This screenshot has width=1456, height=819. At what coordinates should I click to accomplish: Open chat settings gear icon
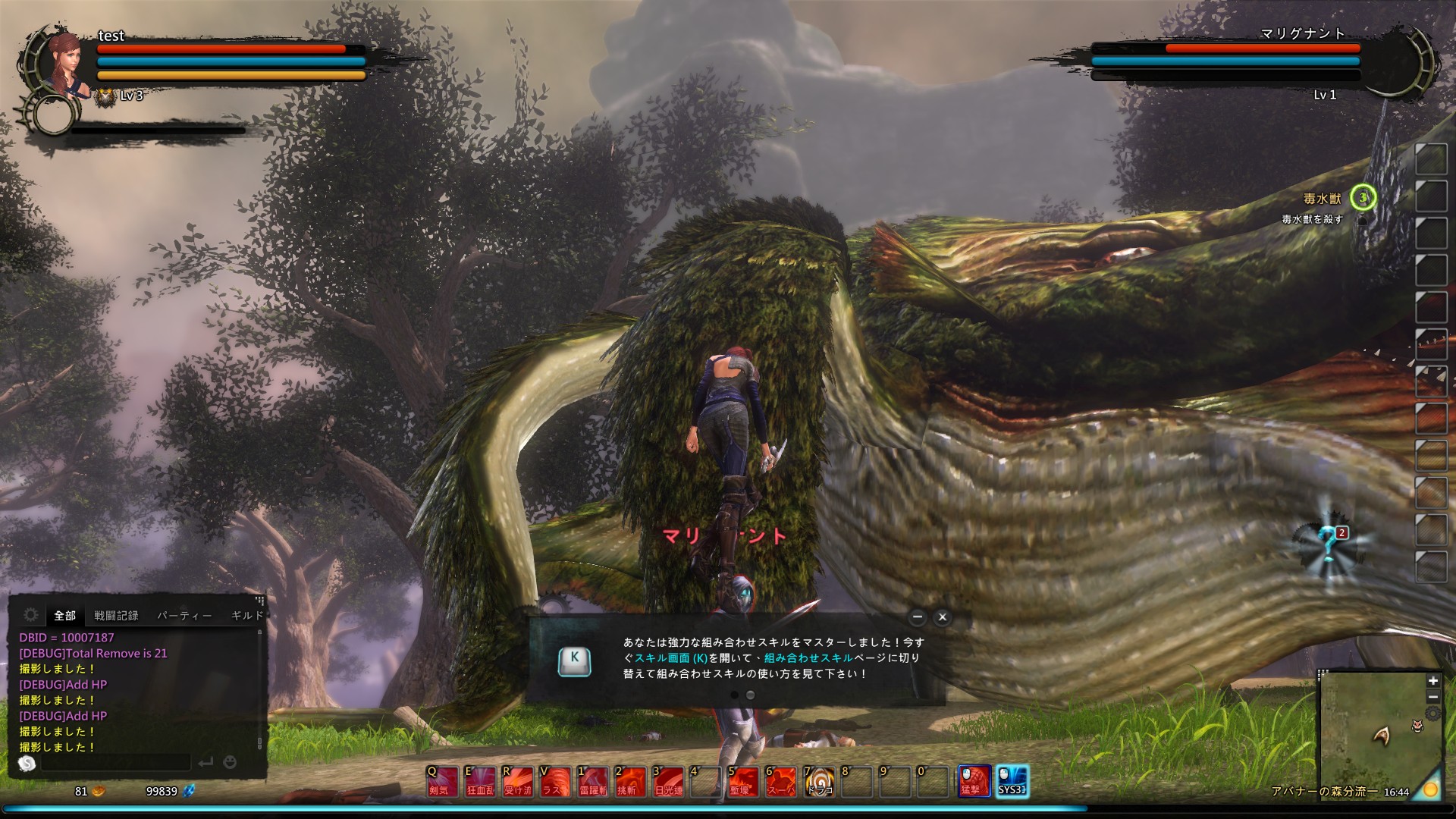31,615
